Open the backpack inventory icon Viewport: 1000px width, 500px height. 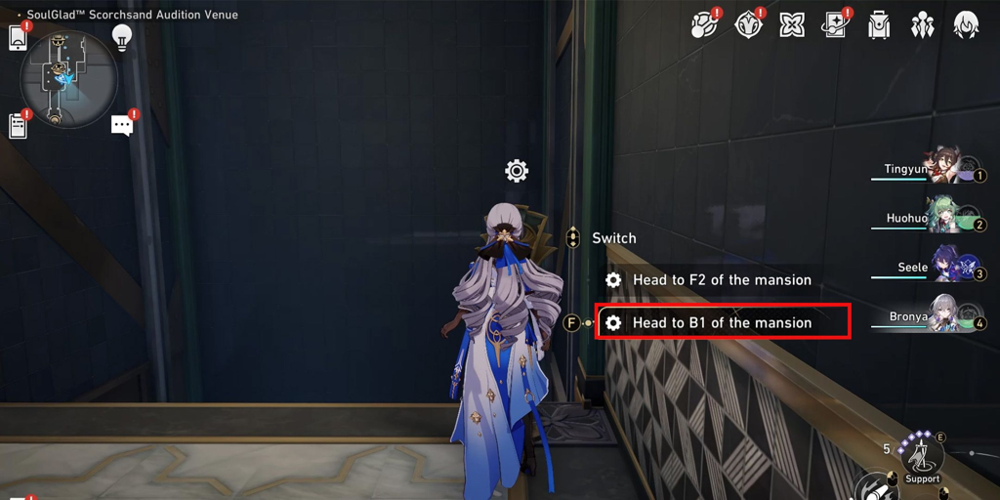879,25
